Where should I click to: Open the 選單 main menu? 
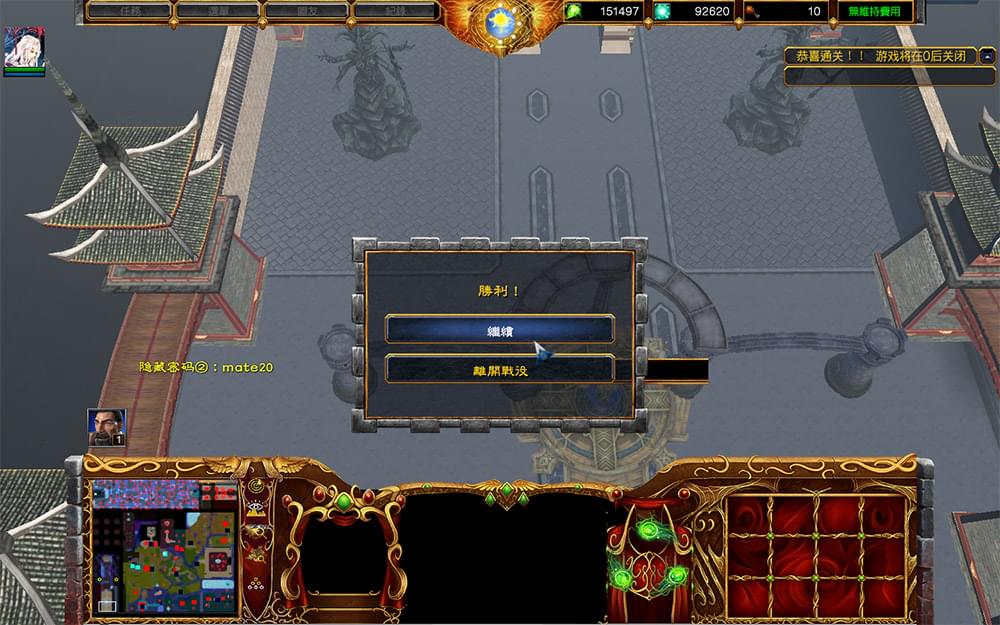pos(217,12)
